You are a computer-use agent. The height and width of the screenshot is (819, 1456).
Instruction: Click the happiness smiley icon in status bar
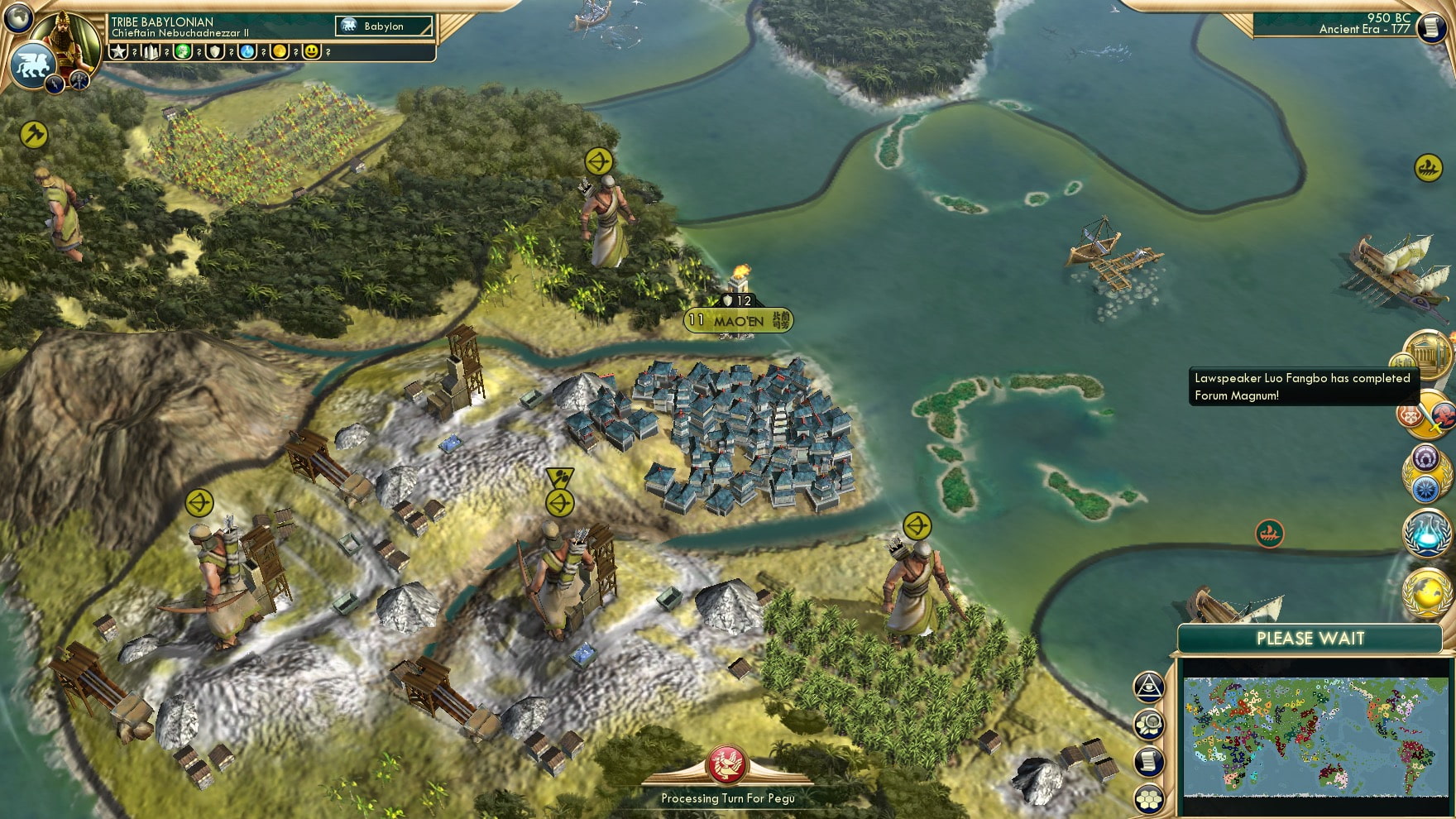[x=312, y=53]
